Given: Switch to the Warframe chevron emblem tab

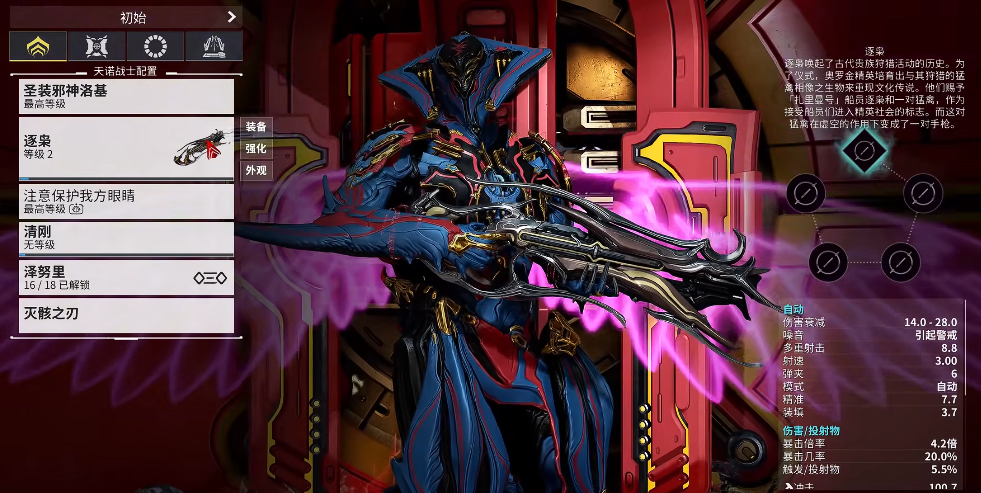Looking at the screenshot, I should click(x=39, y=46).
